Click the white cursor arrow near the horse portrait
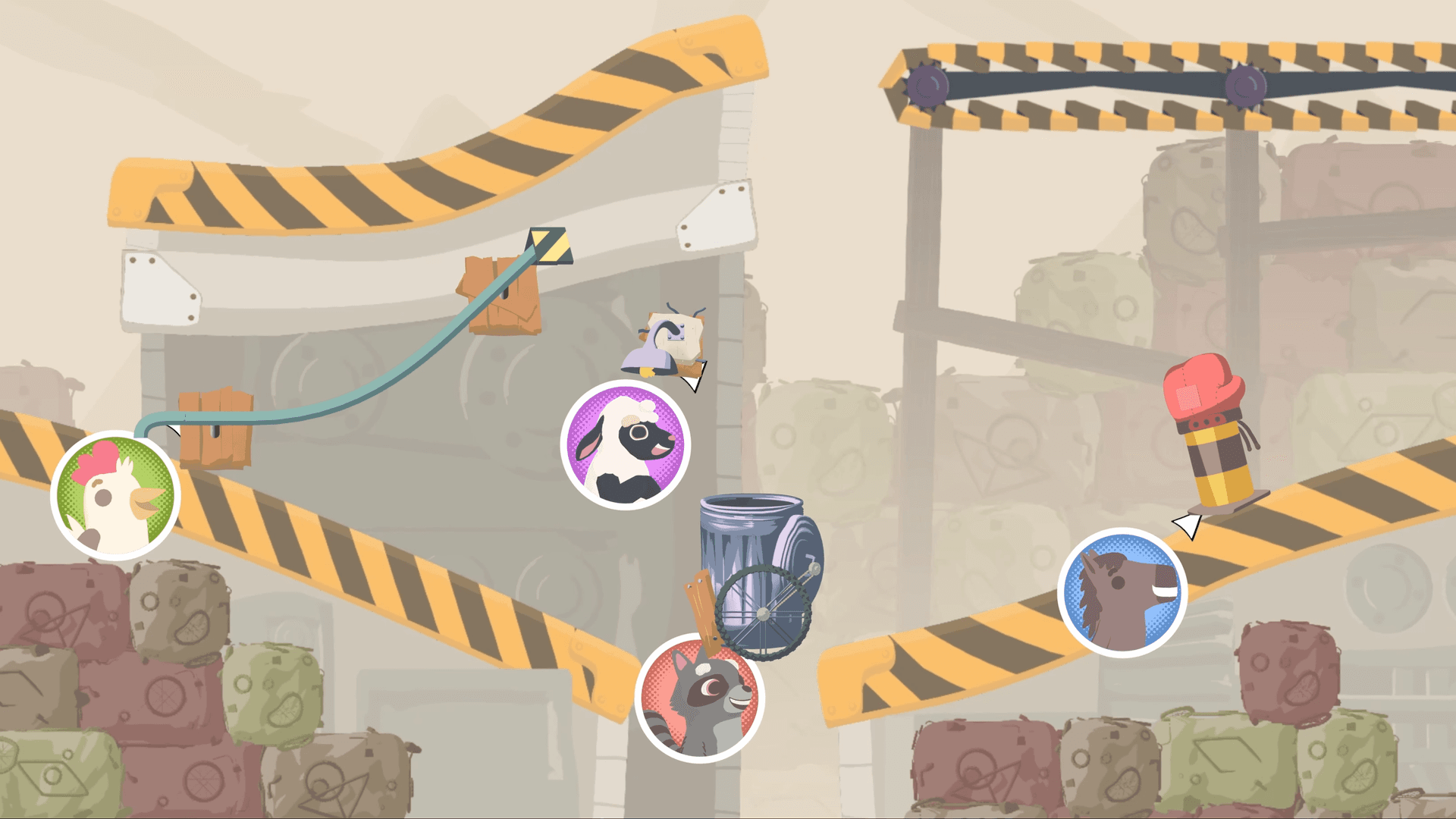1456x819 pixels. pyautogui.click(x=1187, y=523)
